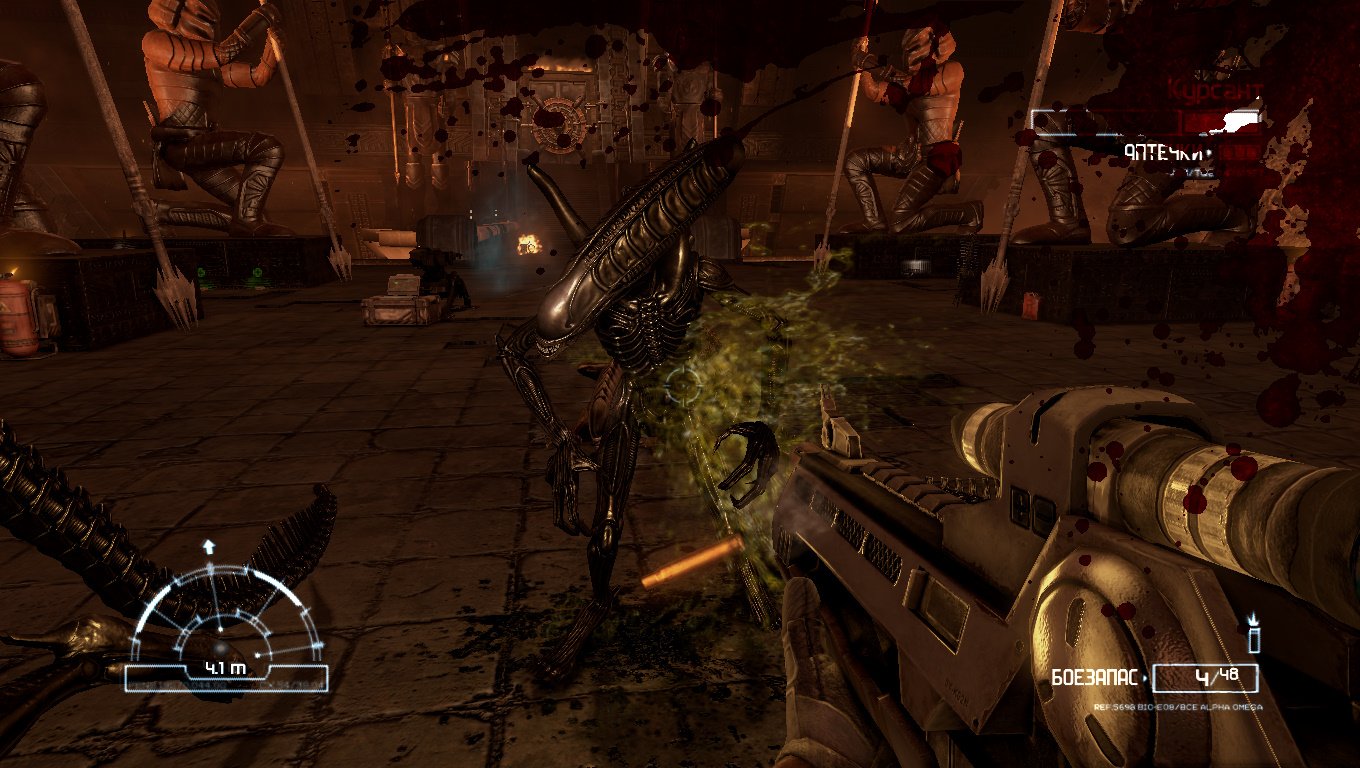The height and width of the screenshot is (768, 1360).
Task: Click the 4/48 ammo value
Action: pyautogui.click(x=1217, y=676)
